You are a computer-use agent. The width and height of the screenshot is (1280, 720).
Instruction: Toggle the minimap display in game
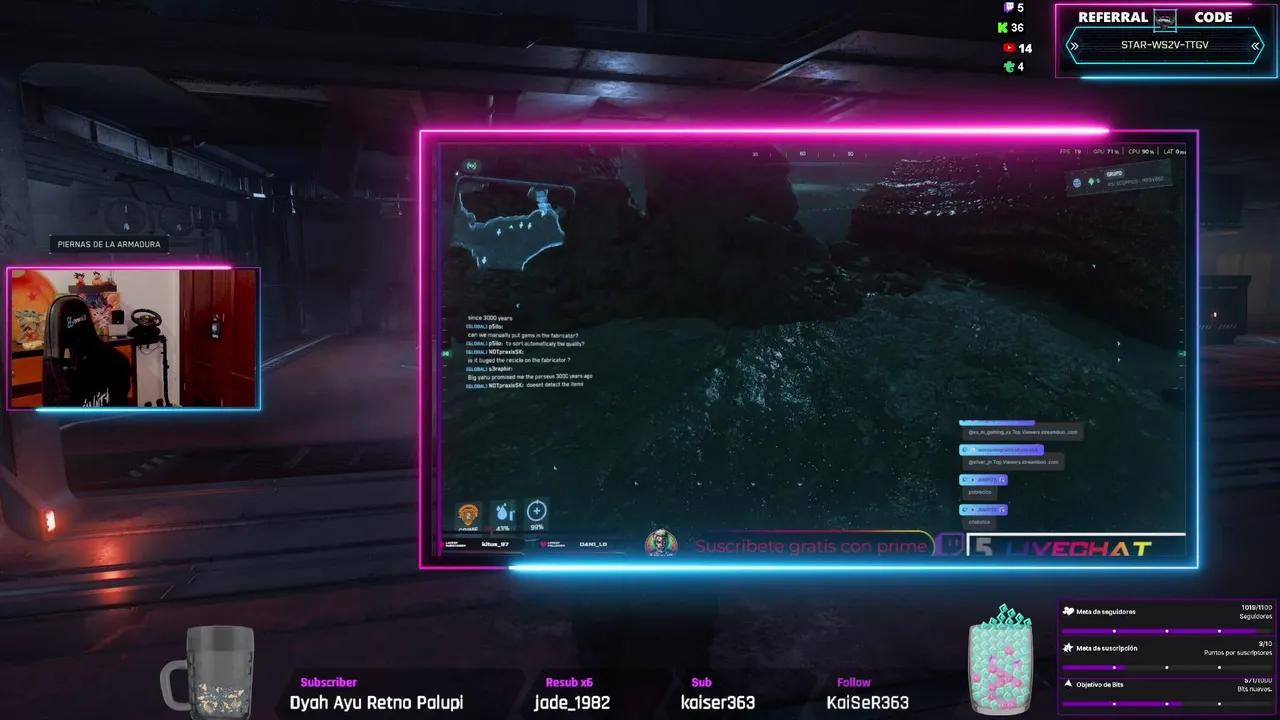click(515, 215)
